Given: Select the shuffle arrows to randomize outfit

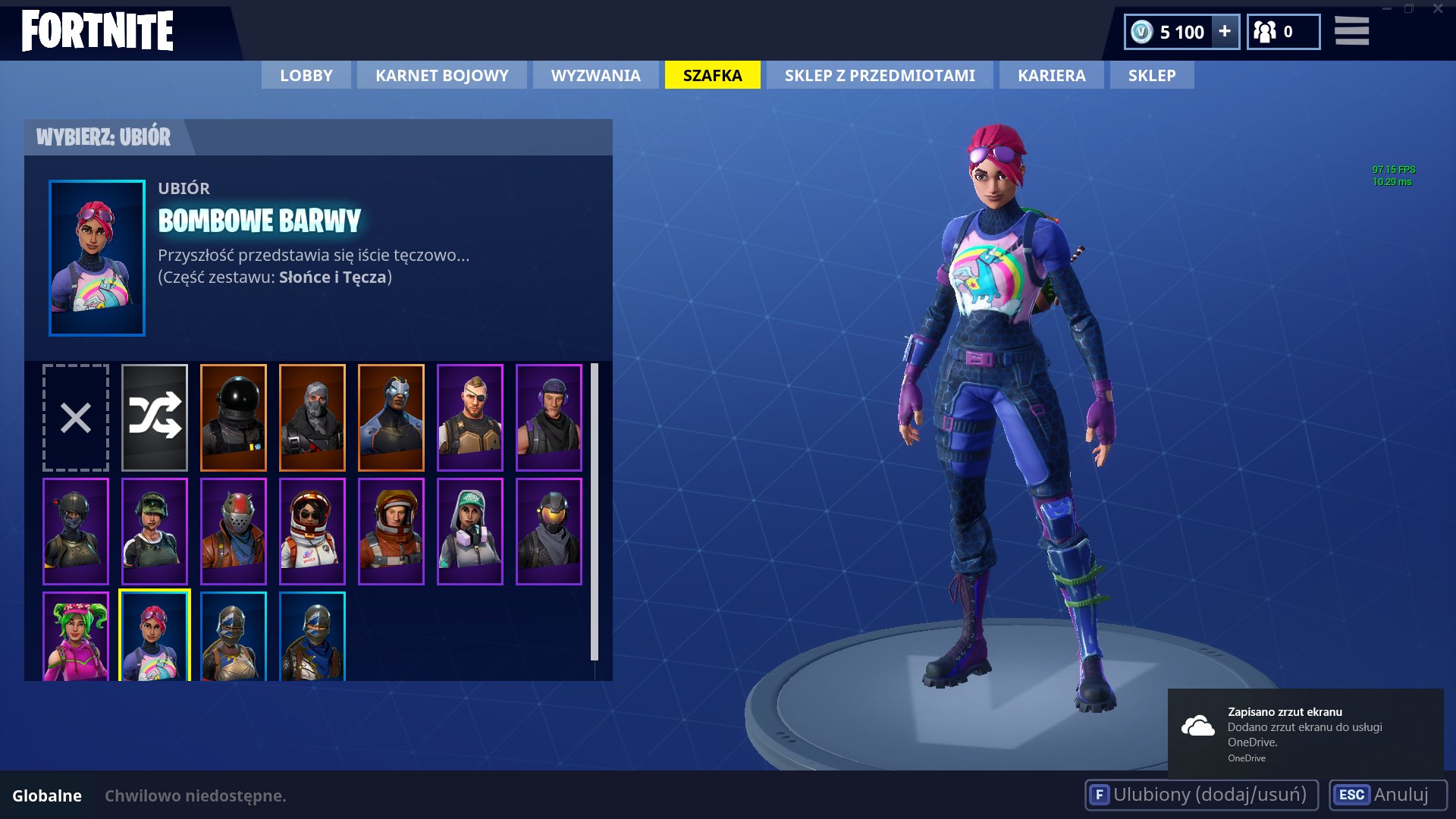Looking at the screenshot, I should (x=153, y=416).
